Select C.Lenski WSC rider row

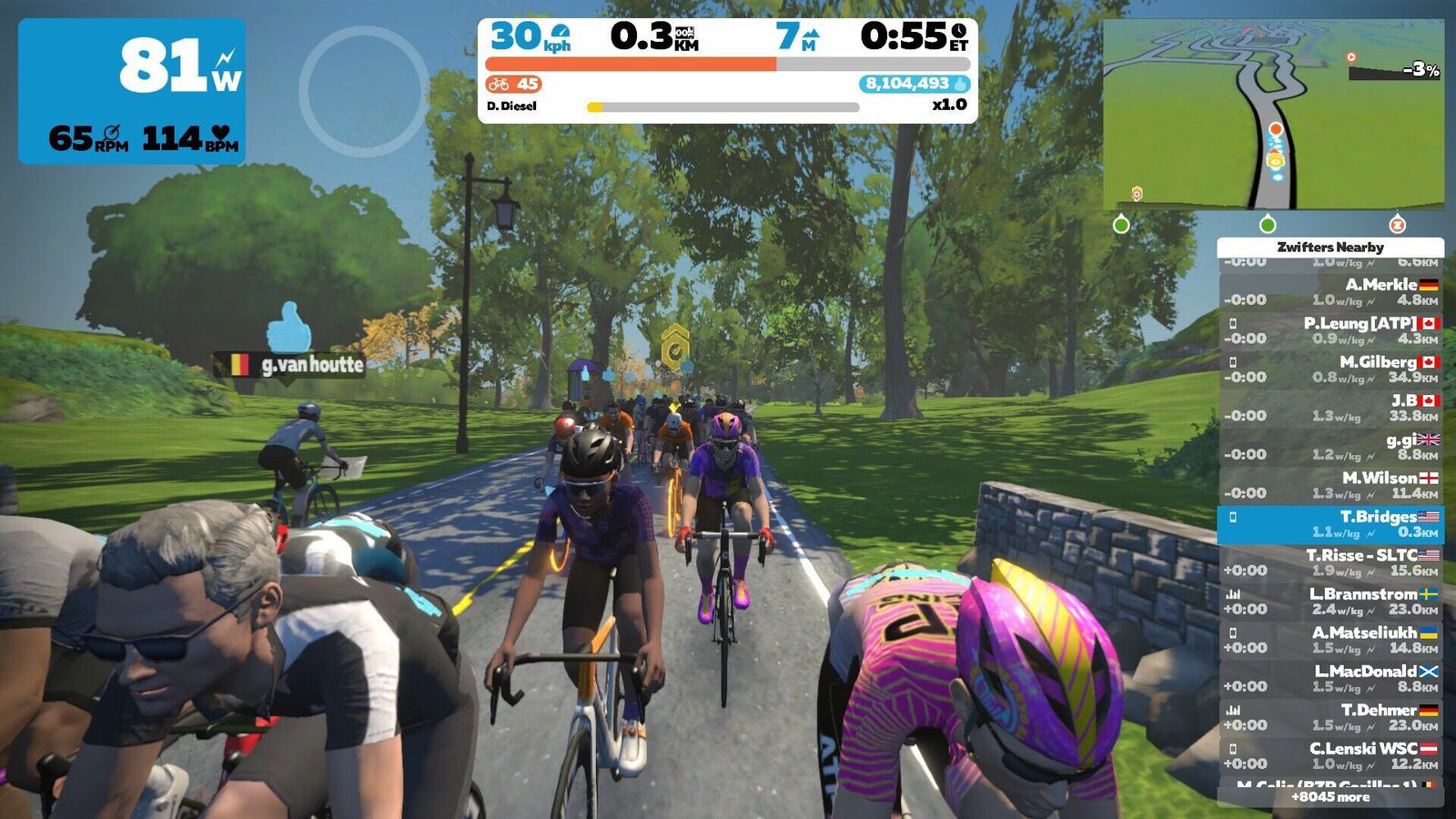(1330, 756)
